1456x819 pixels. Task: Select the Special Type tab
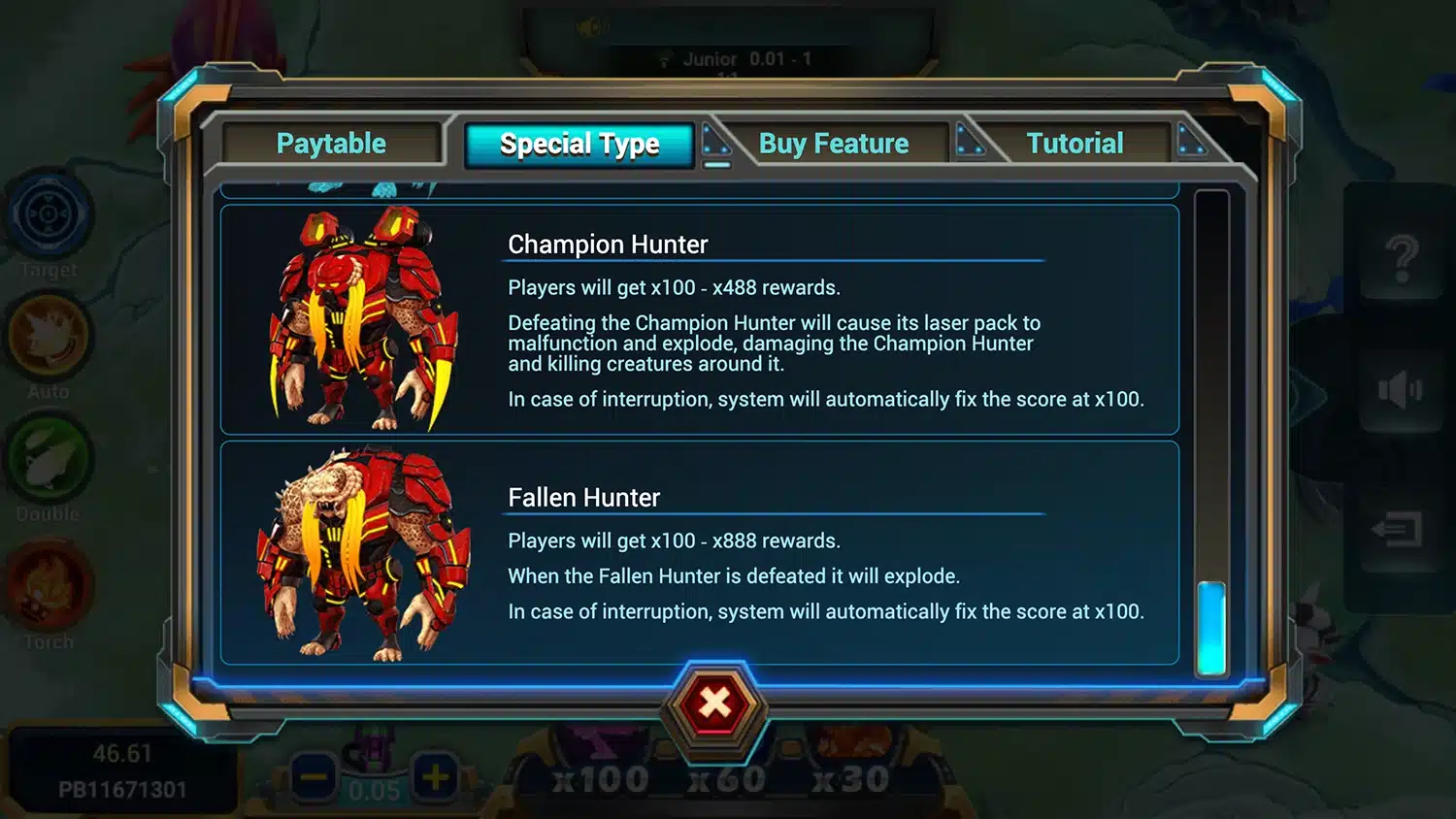tap(579, 145)
